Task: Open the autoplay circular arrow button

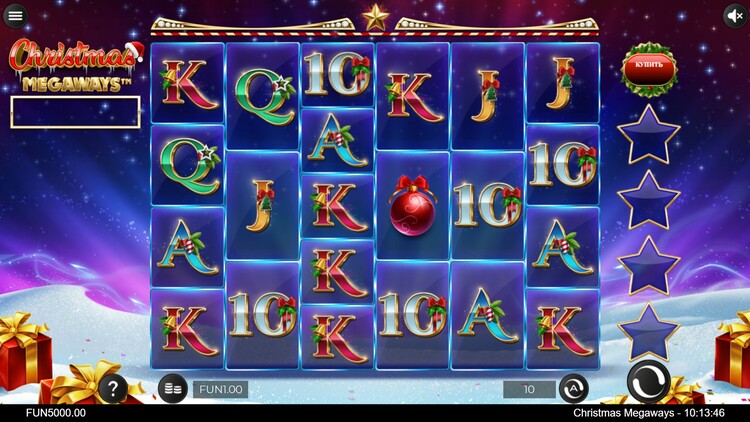Action: point(573,388)
